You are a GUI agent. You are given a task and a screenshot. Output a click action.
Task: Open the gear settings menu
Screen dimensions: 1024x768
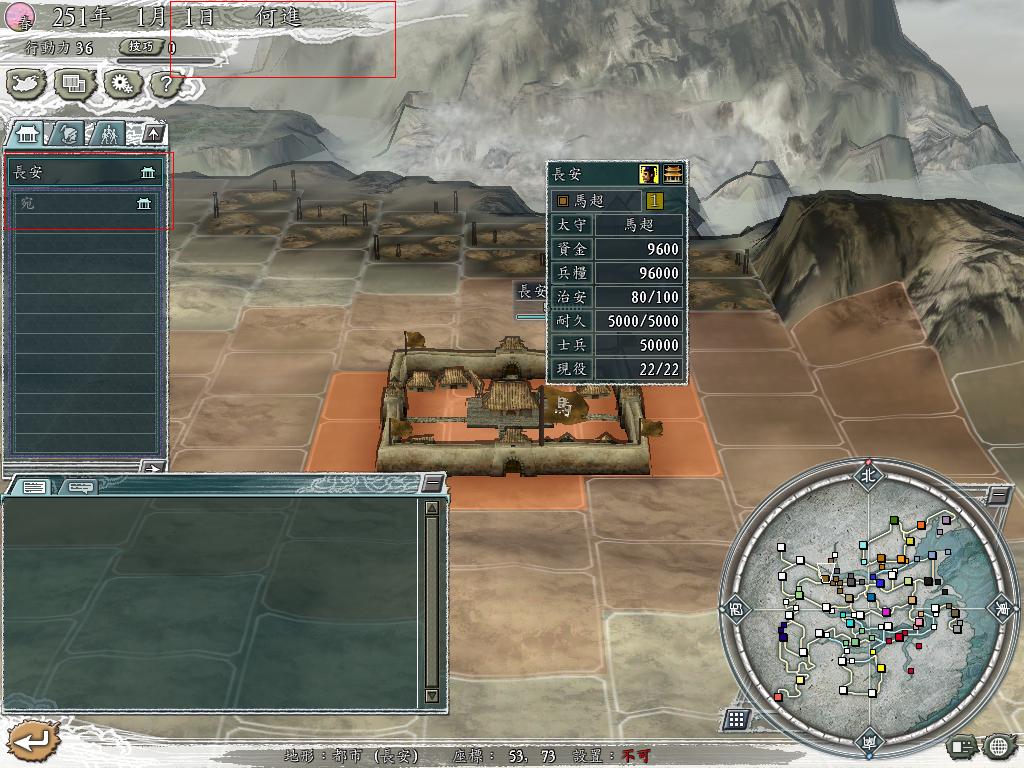[121, 84]
